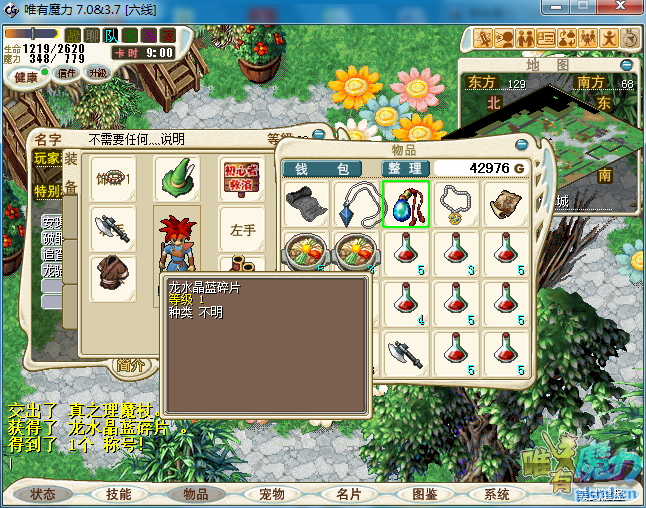The width and height of the screenshot is (646, 508).
Task: Open the 宠物 (Pet) menu
Action: click(x=272, y=494)
